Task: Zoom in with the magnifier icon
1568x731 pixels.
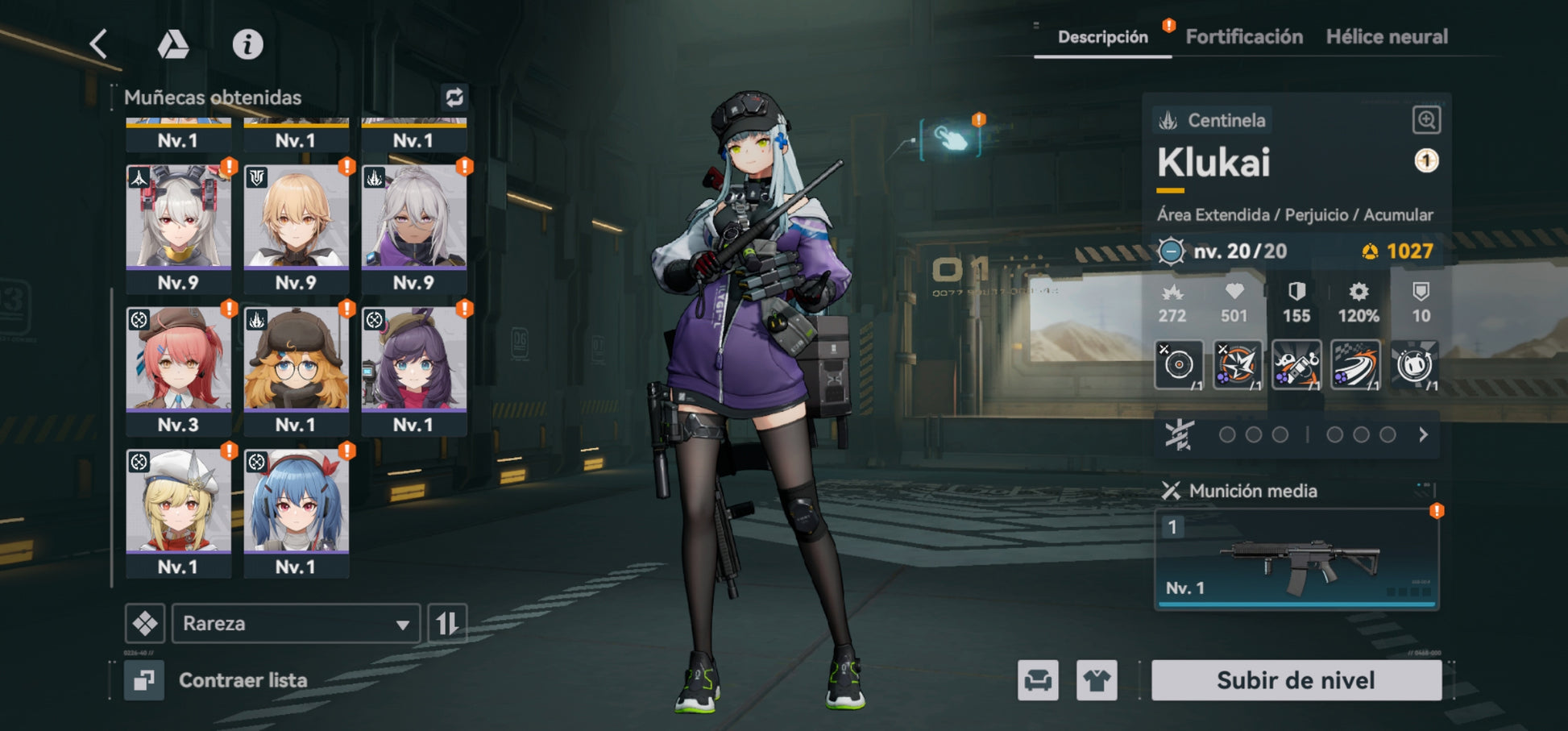Action: coord(1426,120)
